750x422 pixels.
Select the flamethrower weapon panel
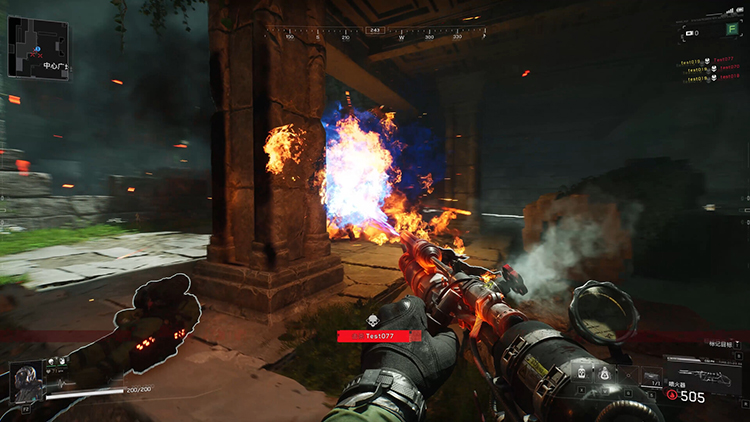702,372
